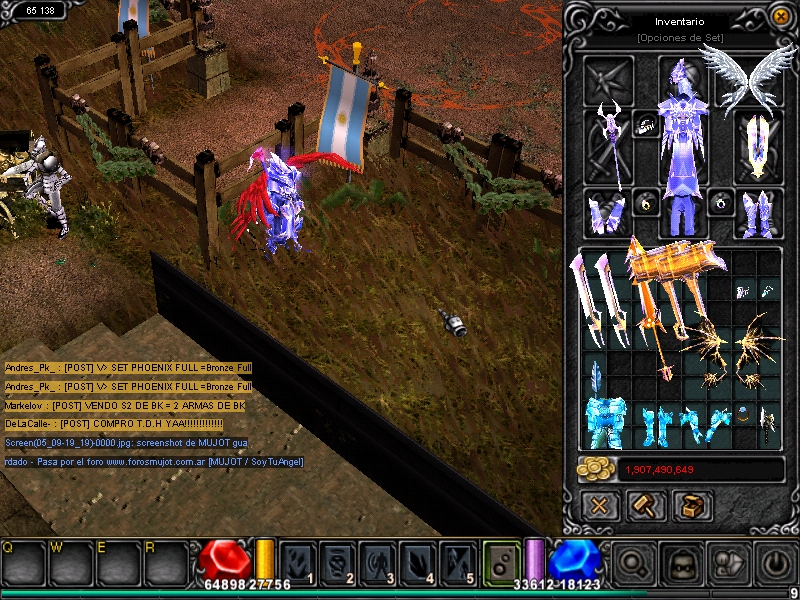This screenshot has height=600, width=800.
Task: Open the treasure chest store button
Action: [x=692, y=505]
